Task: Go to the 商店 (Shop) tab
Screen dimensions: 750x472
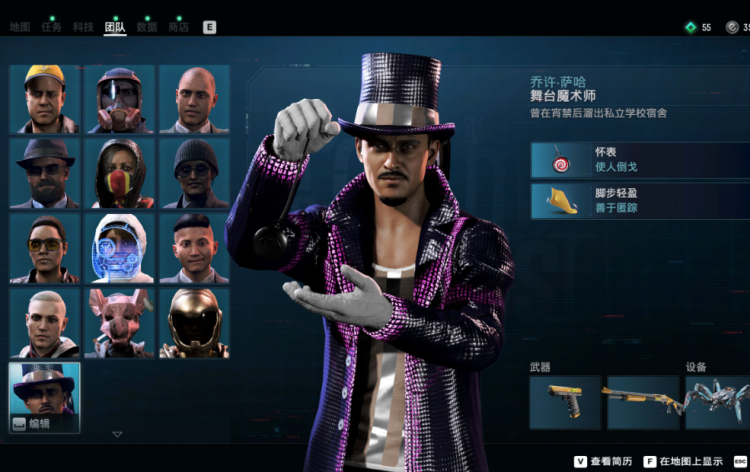Action: point(179,27)
